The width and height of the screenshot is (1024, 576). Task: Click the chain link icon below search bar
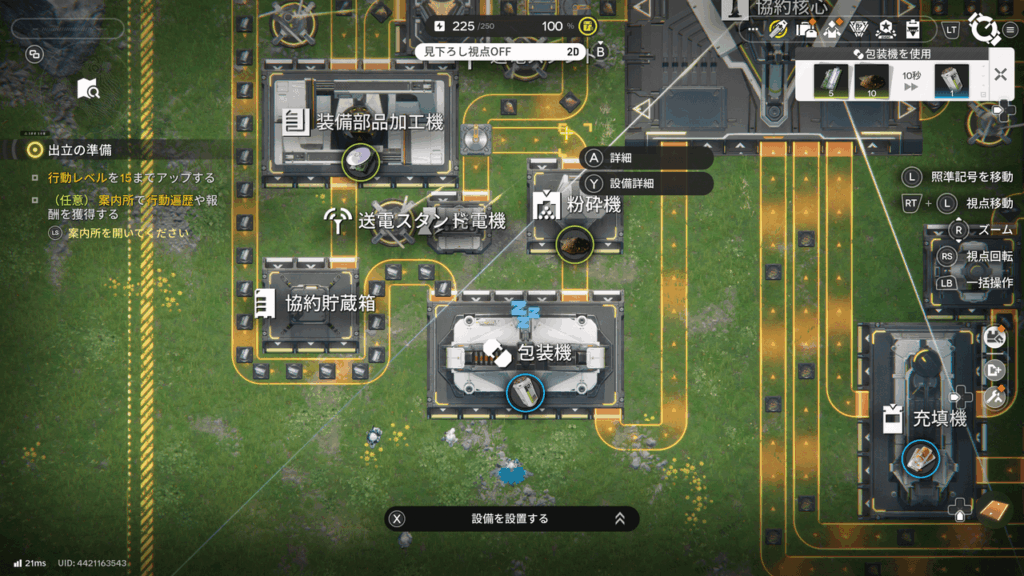click(x=35, y=55)
